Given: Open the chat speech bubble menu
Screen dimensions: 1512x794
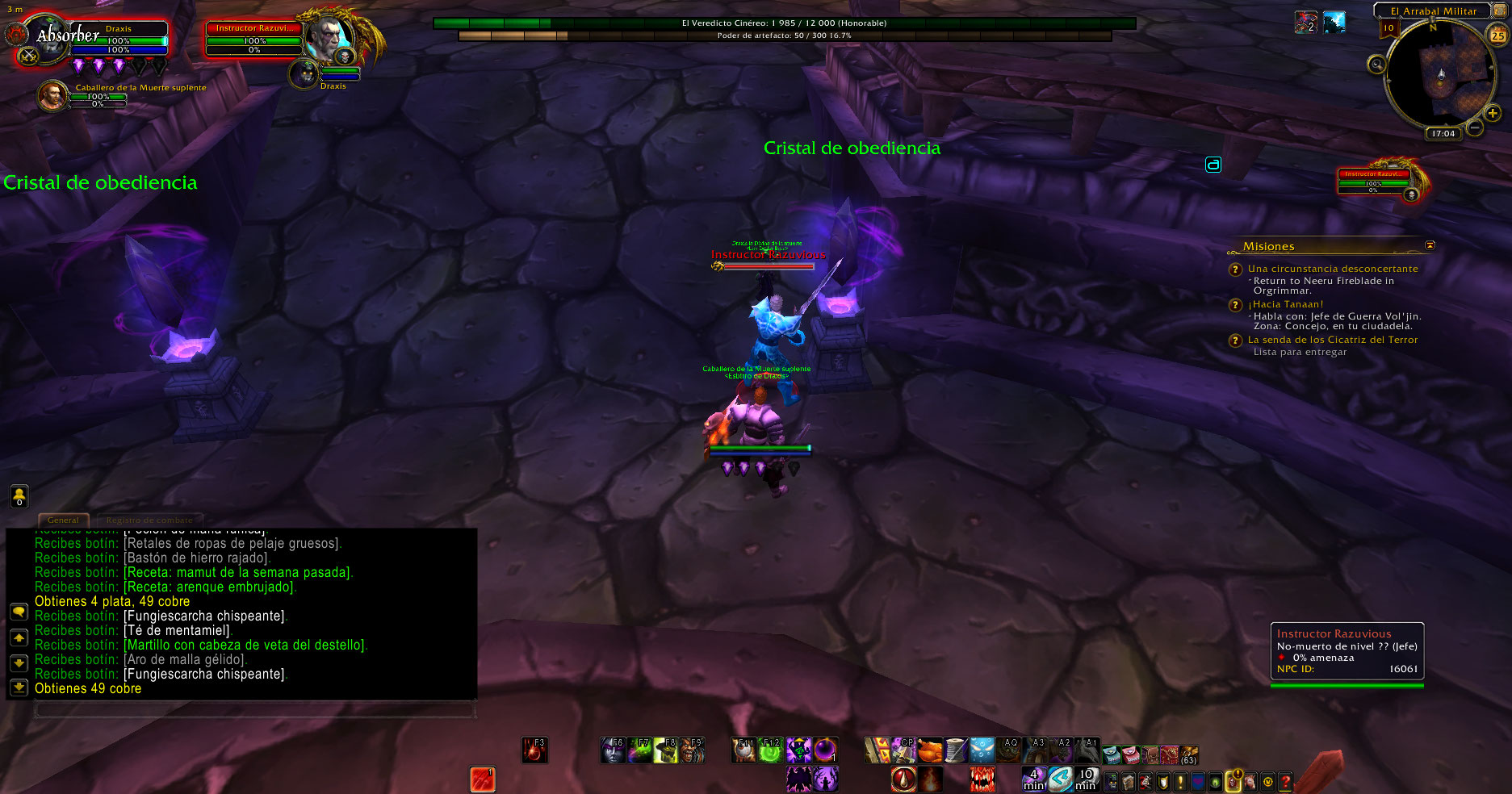Looking at the screenshot, I should [19, 612].
